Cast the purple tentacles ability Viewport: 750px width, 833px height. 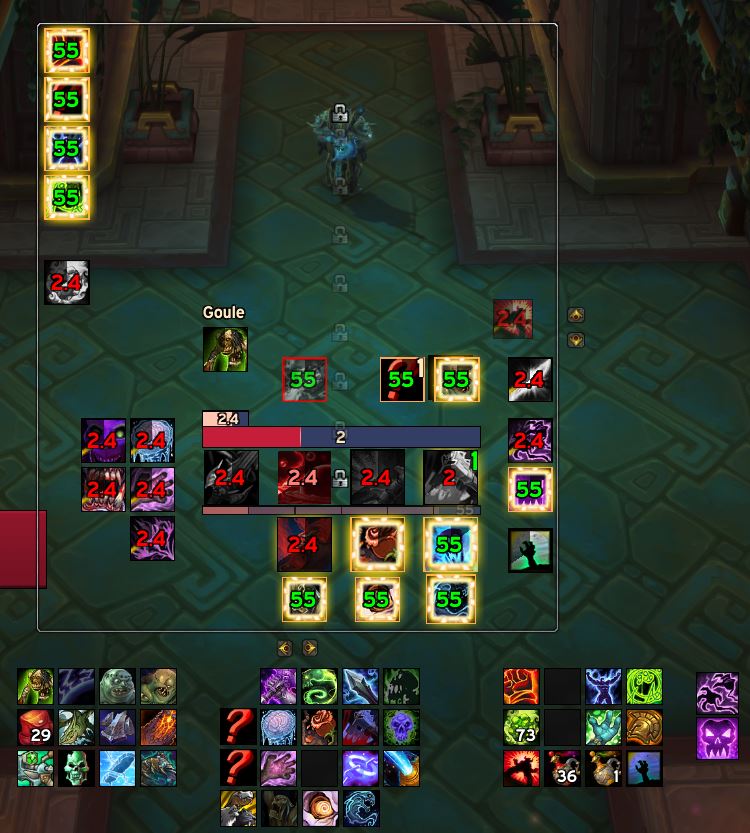click(x=717, y=693)
